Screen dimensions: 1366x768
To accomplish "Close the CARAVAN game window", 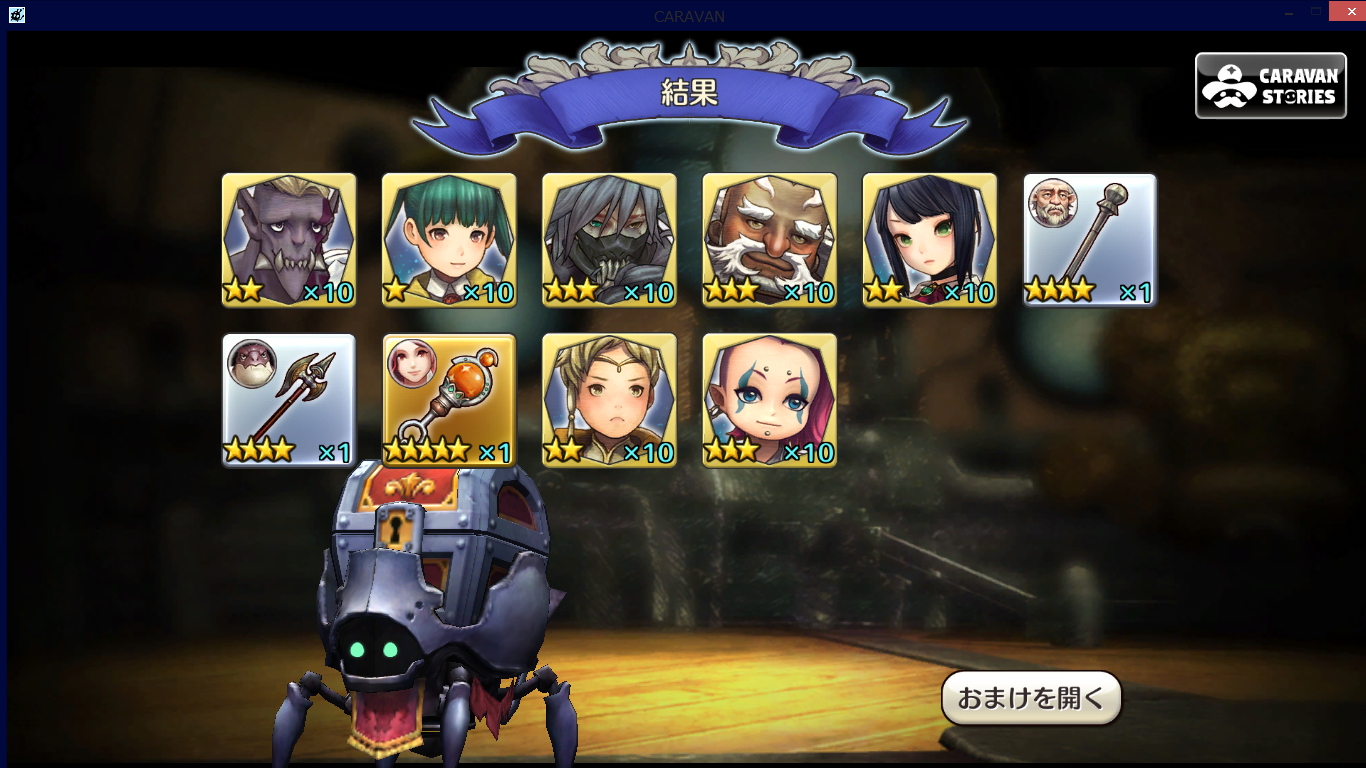I will pyautogui.click(x=1347, y=12).
